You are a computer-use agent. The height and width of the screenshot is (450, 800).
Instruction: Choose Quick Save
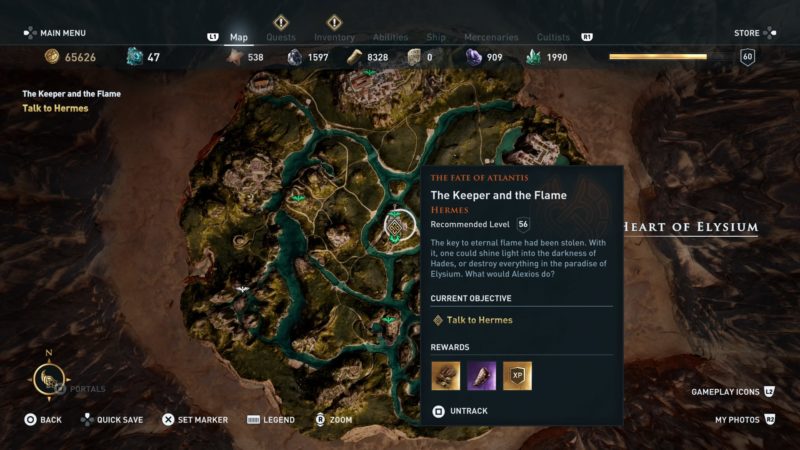[112, 420]
